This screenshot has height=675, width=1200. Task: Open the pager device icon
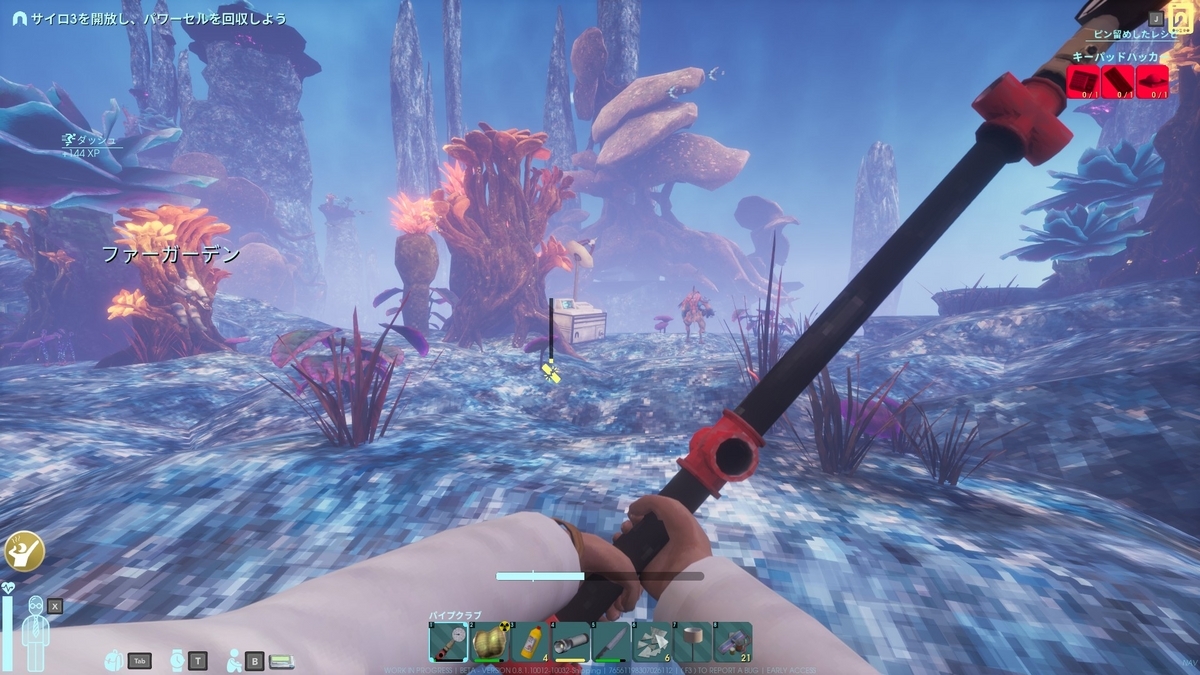click(x=281, y=660)
